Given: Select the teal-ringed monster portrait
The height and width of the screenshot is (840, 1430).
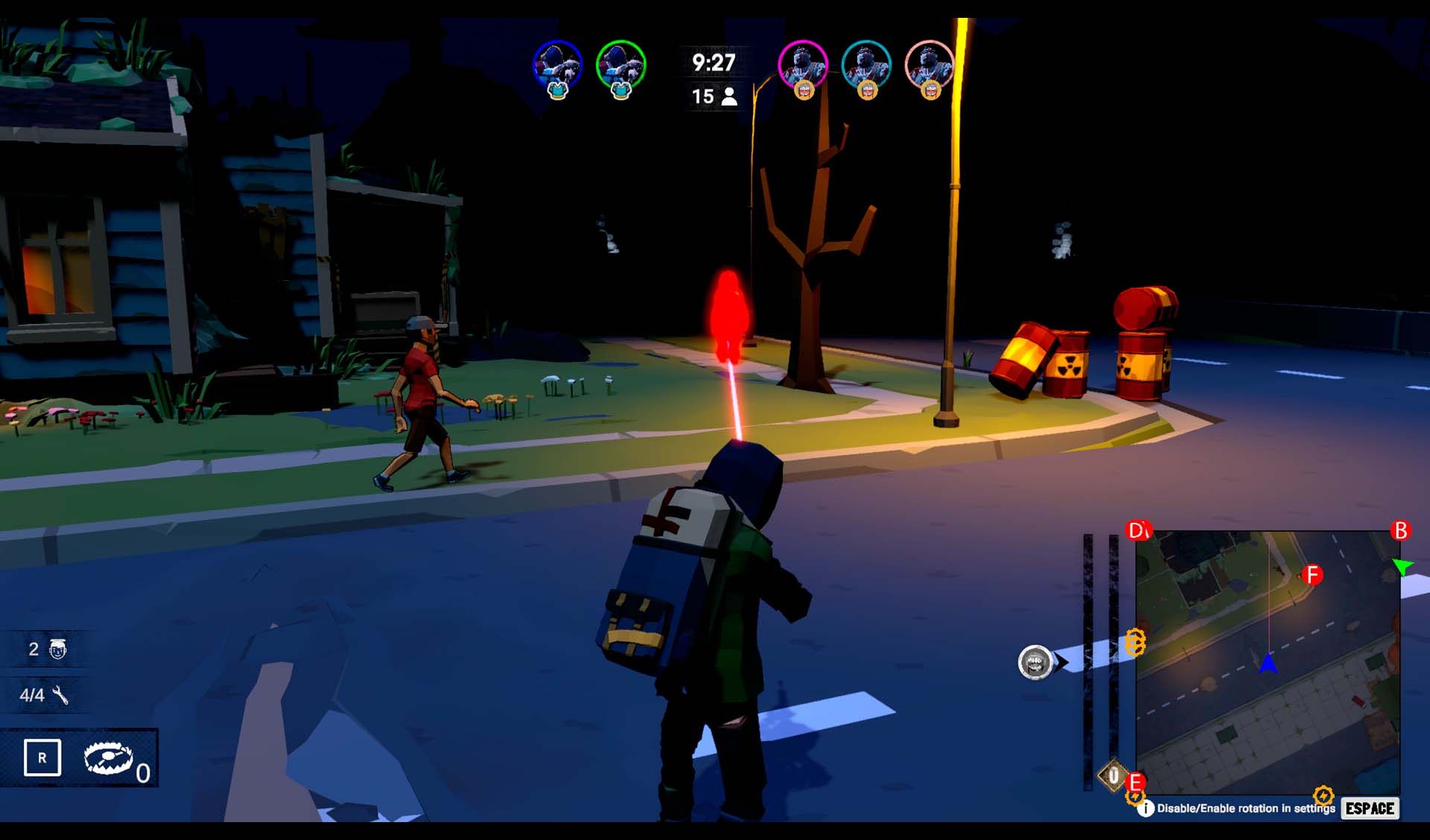Looking at the screenshot, I should [x=866, y=66].
